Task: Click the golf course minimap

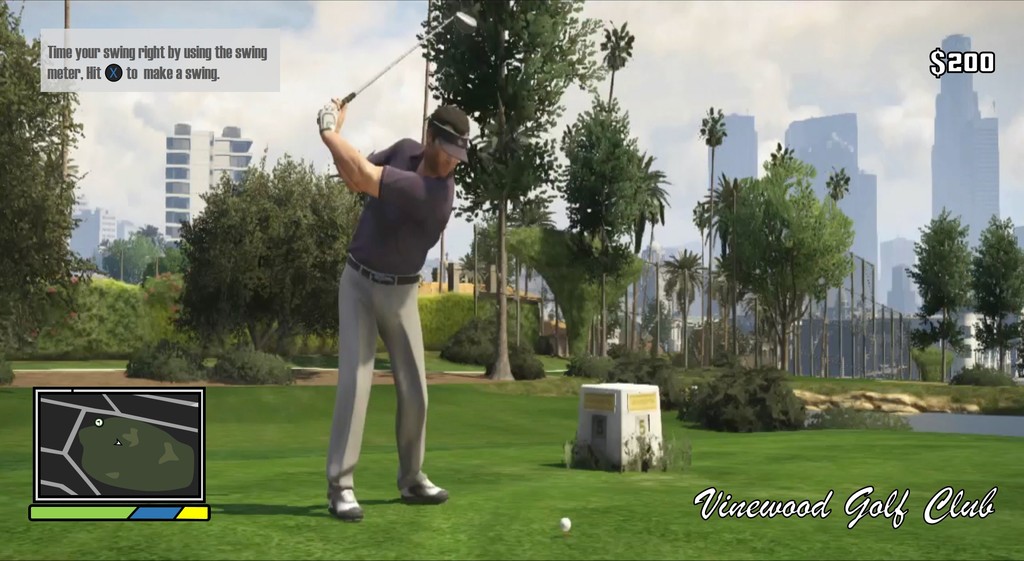Action: (x=119, y=444)
